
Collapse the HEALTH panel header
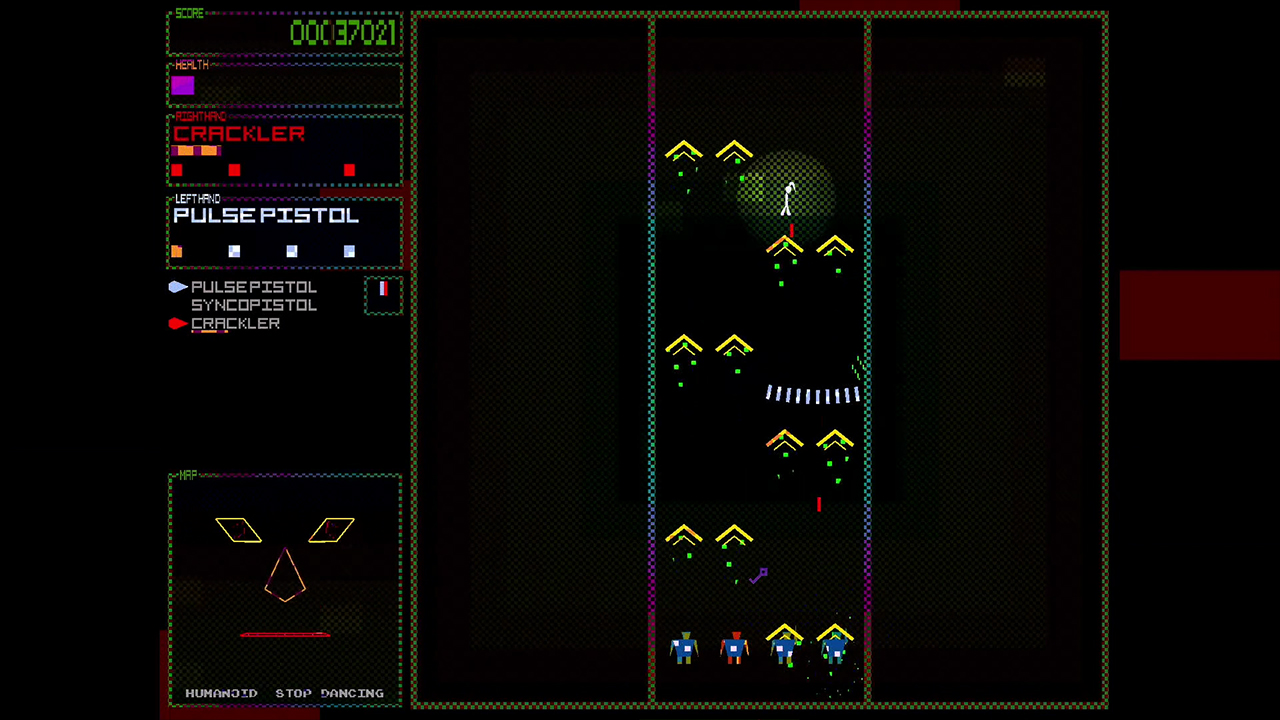(190, 64)
